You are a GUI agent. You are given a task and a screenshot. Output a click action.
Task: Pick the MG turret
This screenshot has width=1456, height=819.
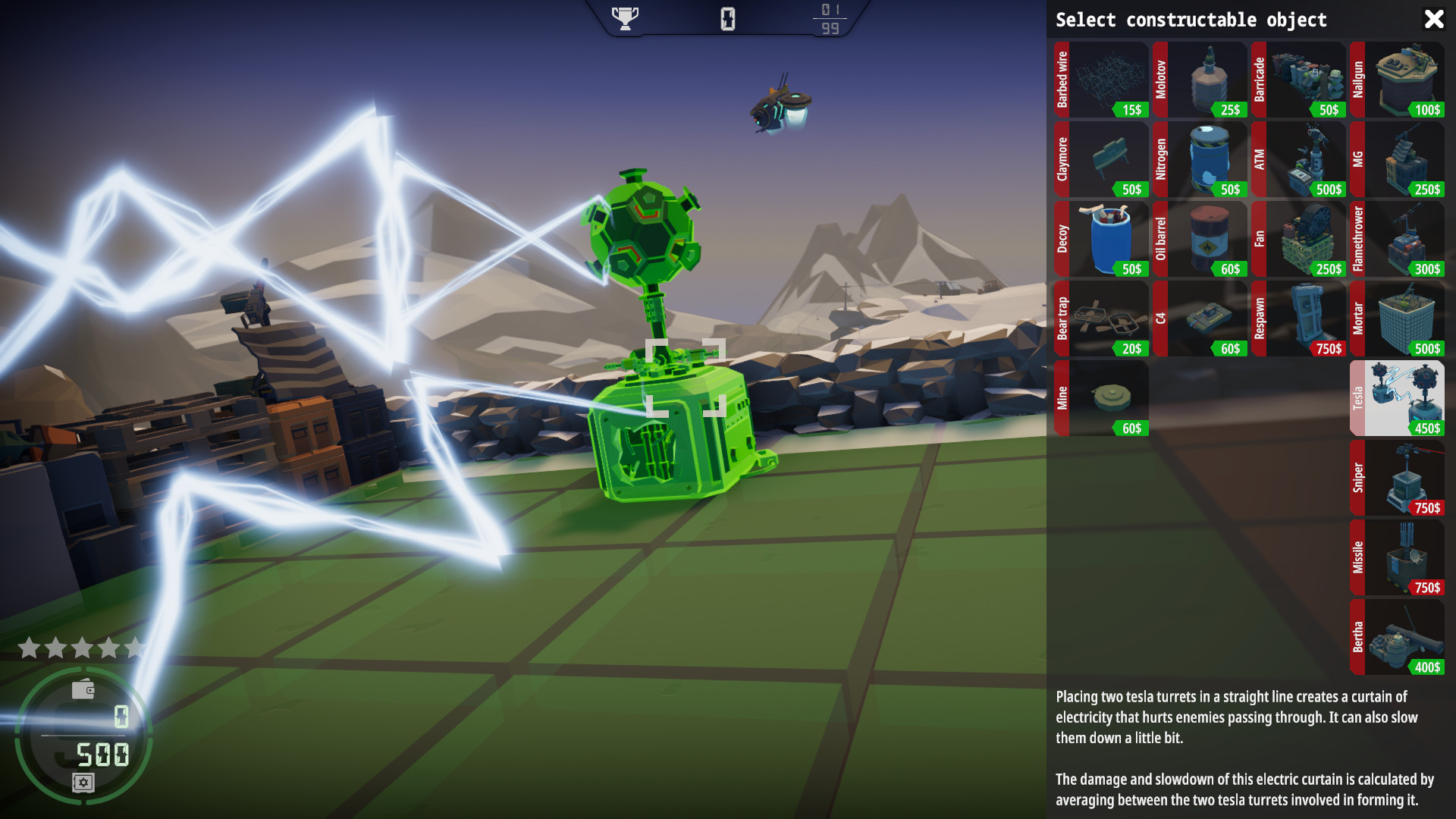click(x=1399, y=159)
